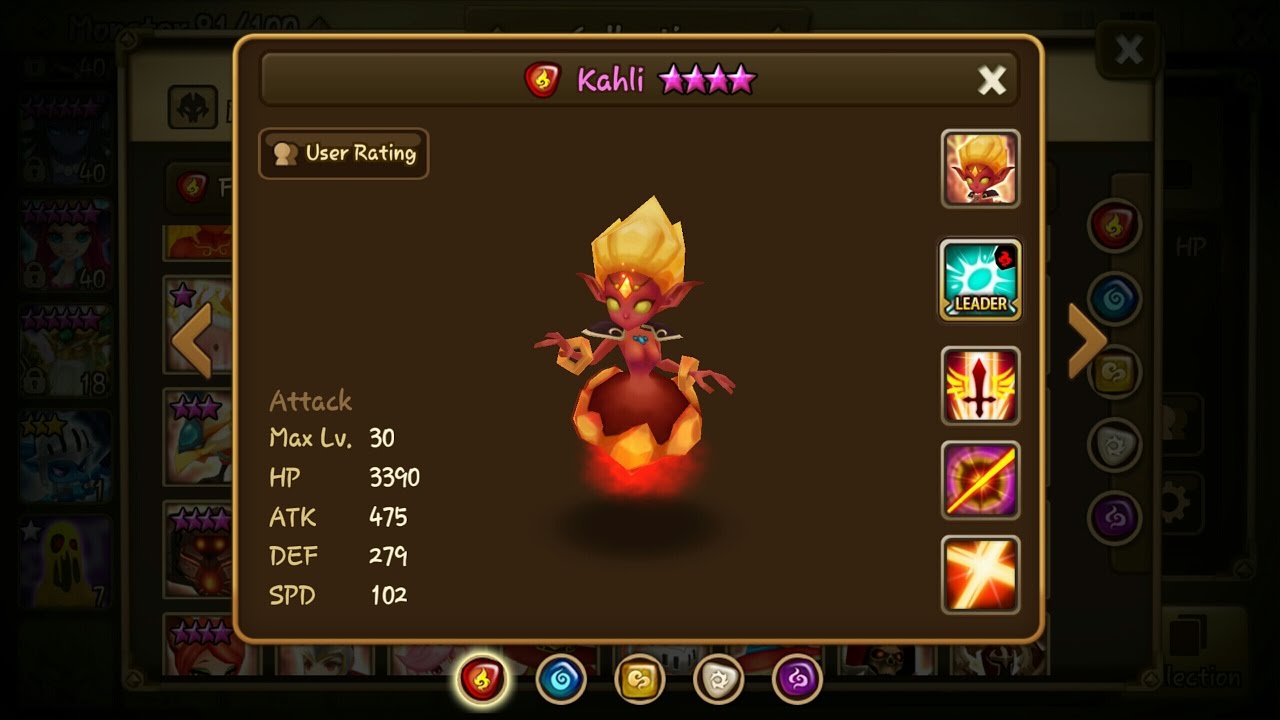Switch to the fire element form
The width and height of the screenshot is (1280, 720).
pyautogui.click(x=482, y=680)
